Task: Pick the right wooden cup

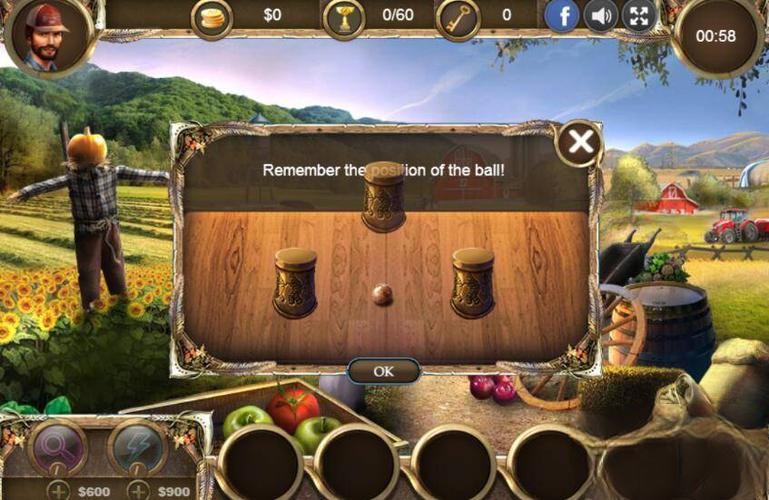Action: [472, 282]
